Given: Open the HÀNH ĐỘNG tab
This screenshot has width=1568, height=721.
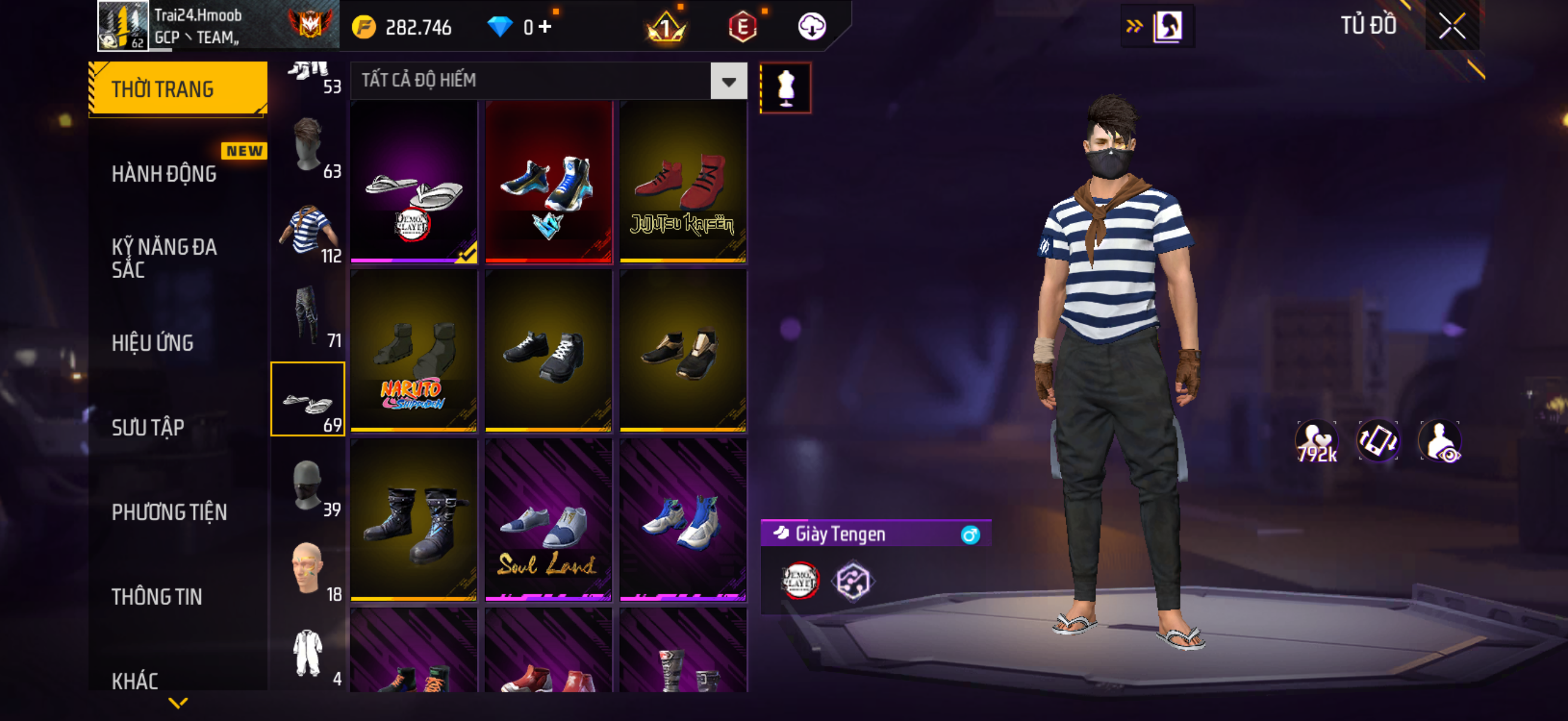Looking at the screenshot, I should click(x=164, y=174).
